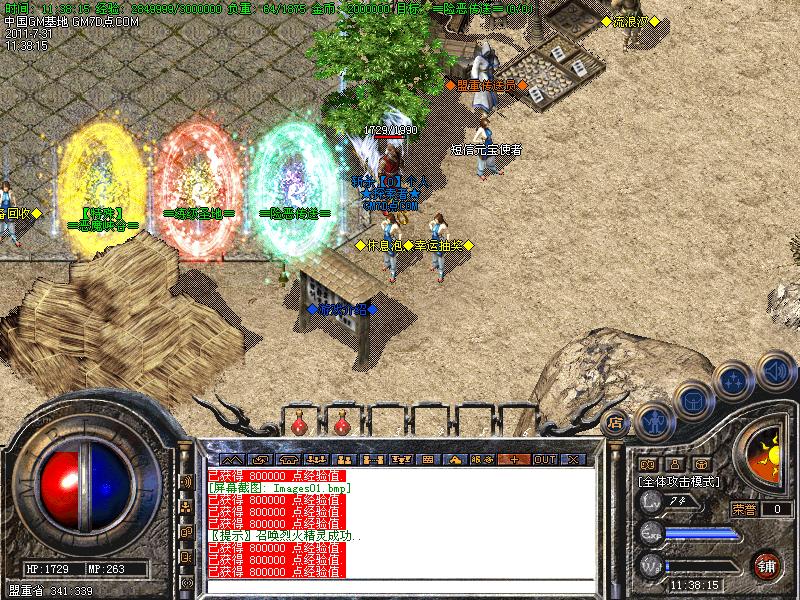Click the OUT button on the toolbar
Viewport: 800px width, 600px height.
[545, 459]
